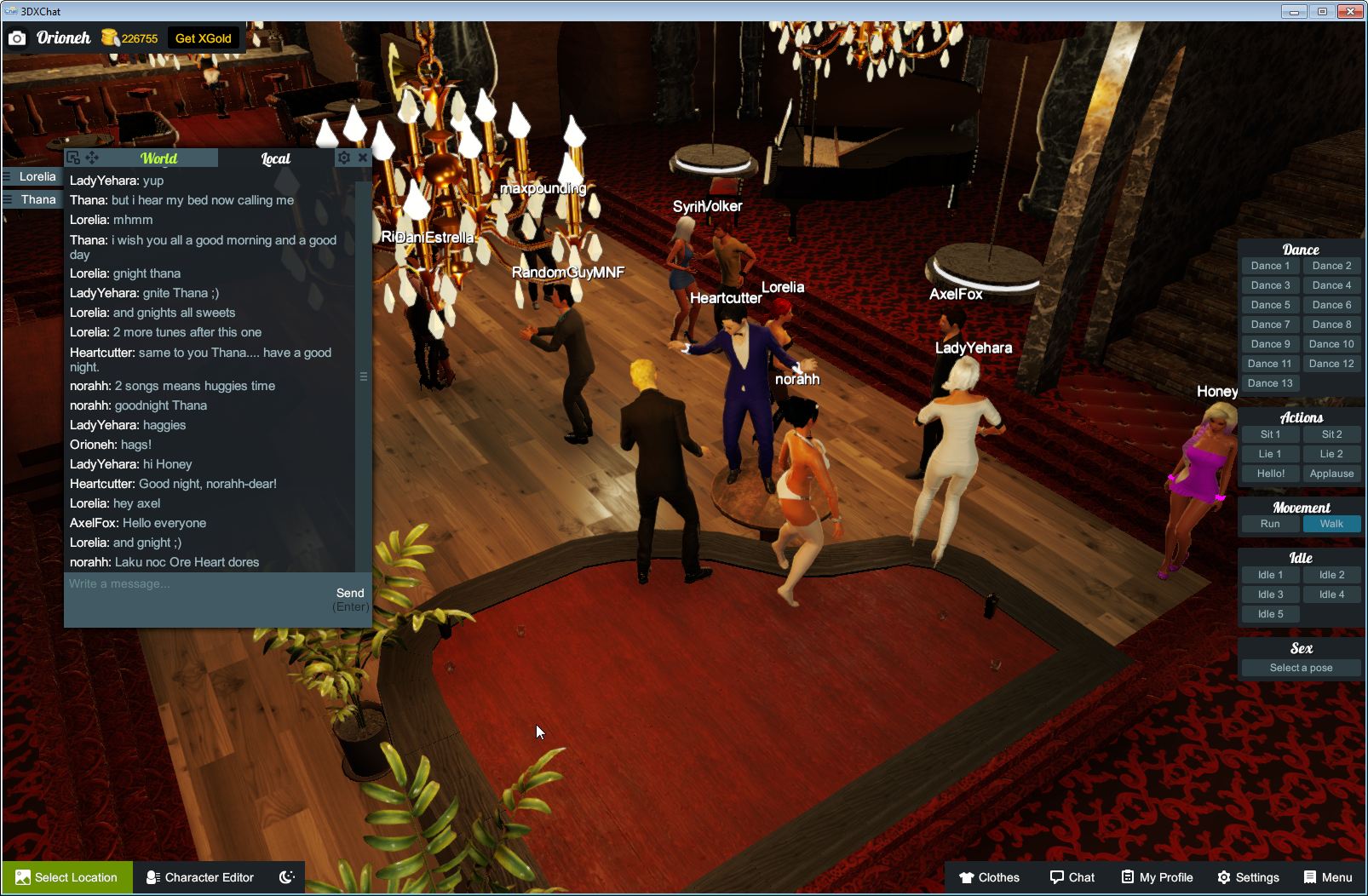Trigger the Applause action
The image size is (1368, 896).
tap(1331, 474)
